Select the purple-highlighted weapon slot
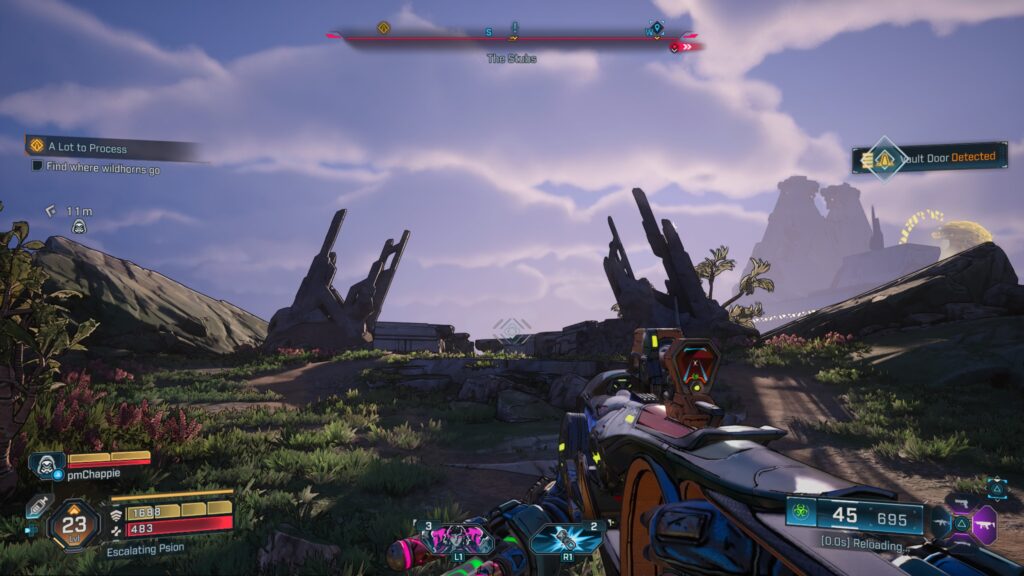Viewport: 1024px width, 576px height. pyautogui.click(x=984, y=524)
